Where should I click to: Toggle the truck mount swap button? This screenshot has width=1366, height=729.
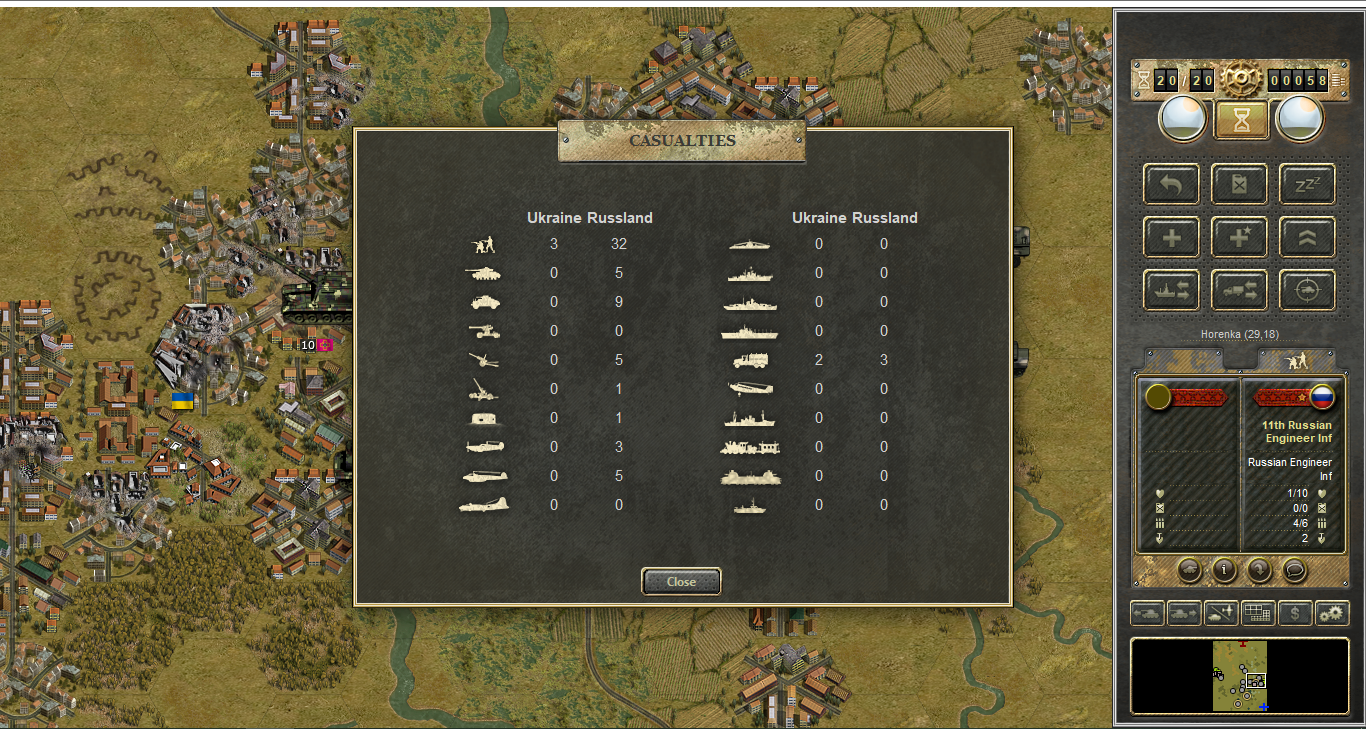1240,290
